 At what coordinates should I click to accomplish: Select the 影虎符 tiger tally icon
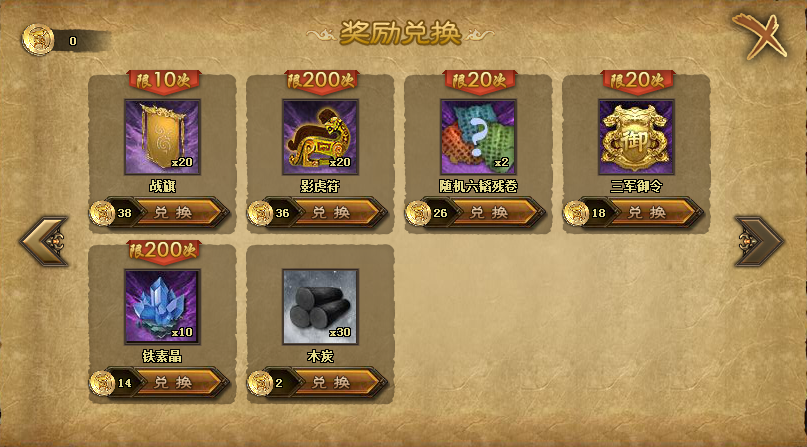(320, 137)
